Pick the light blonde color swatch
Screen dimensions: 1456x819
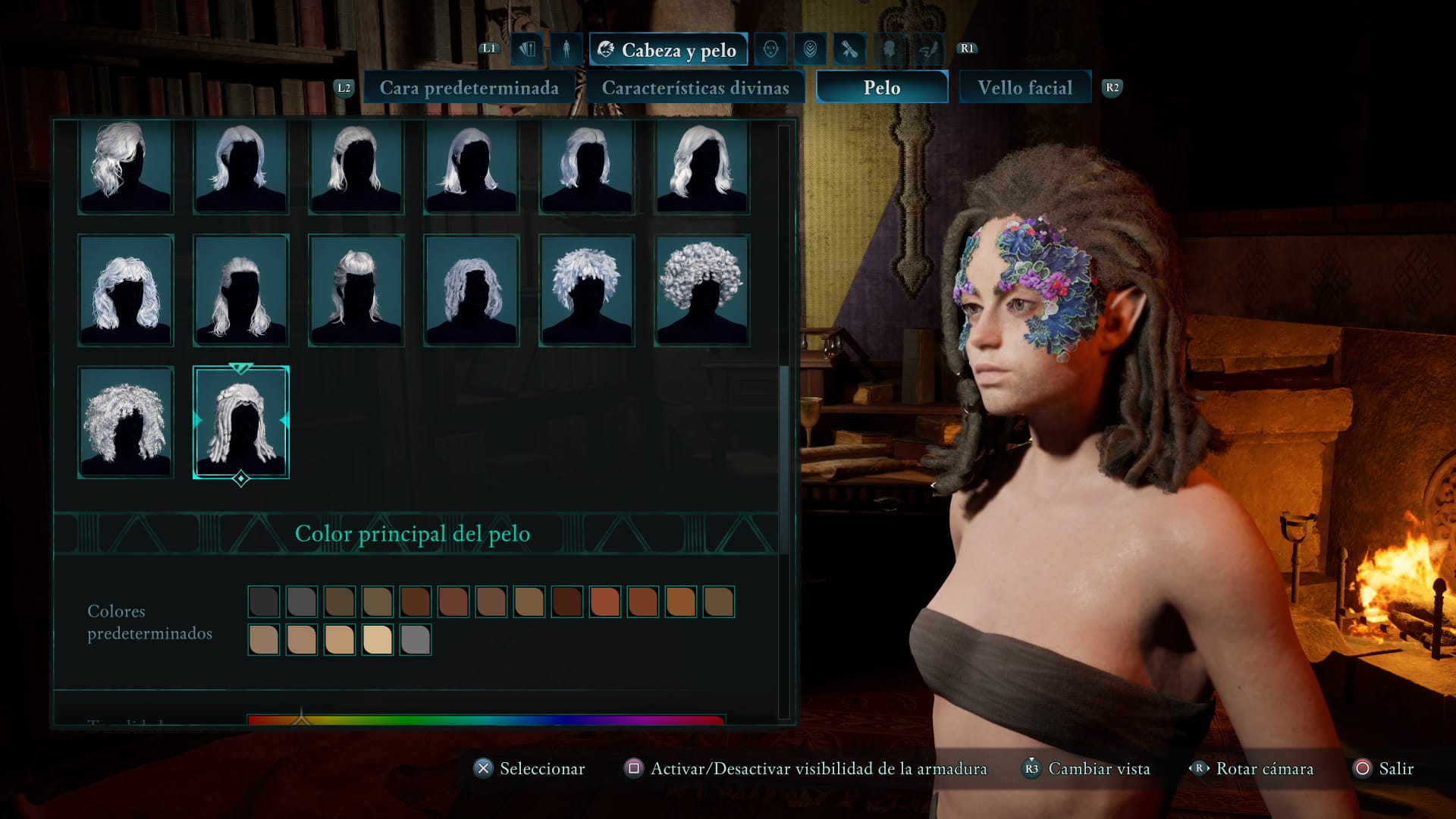tap(377, 639)
